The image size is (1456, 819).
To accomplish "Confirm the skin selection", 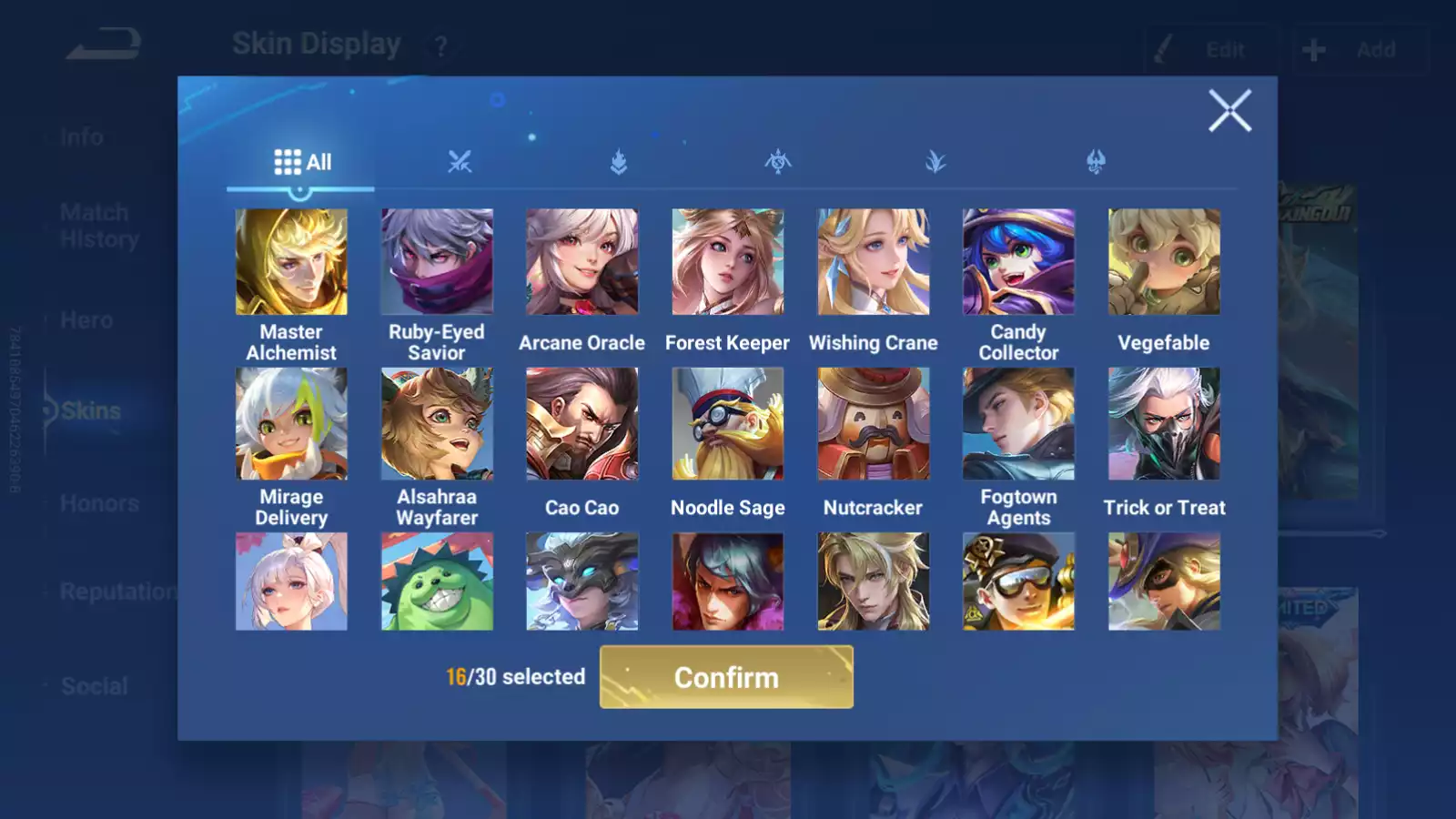I will click(726, 677).
